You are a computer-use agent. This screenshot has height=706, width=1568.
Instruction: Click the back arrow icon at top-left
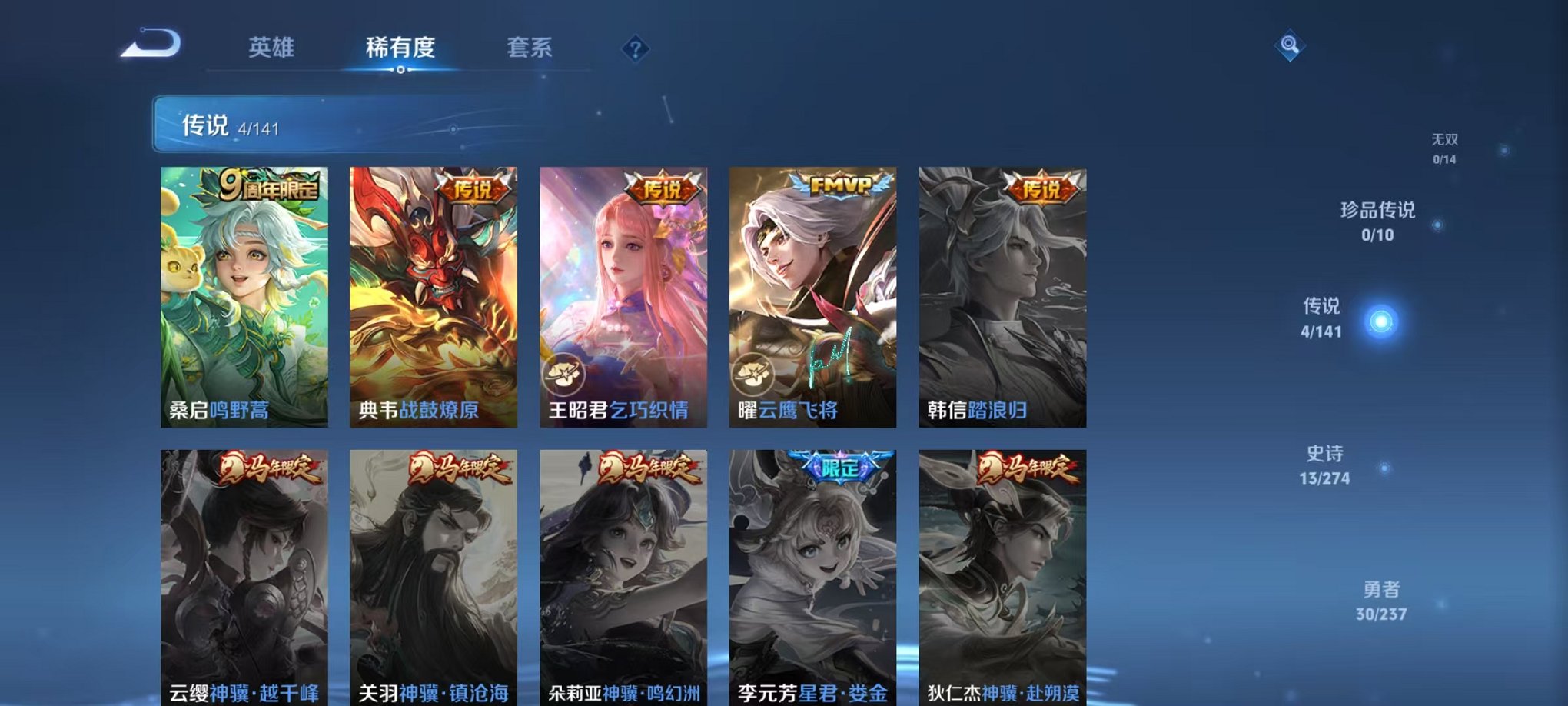point(151,46)
